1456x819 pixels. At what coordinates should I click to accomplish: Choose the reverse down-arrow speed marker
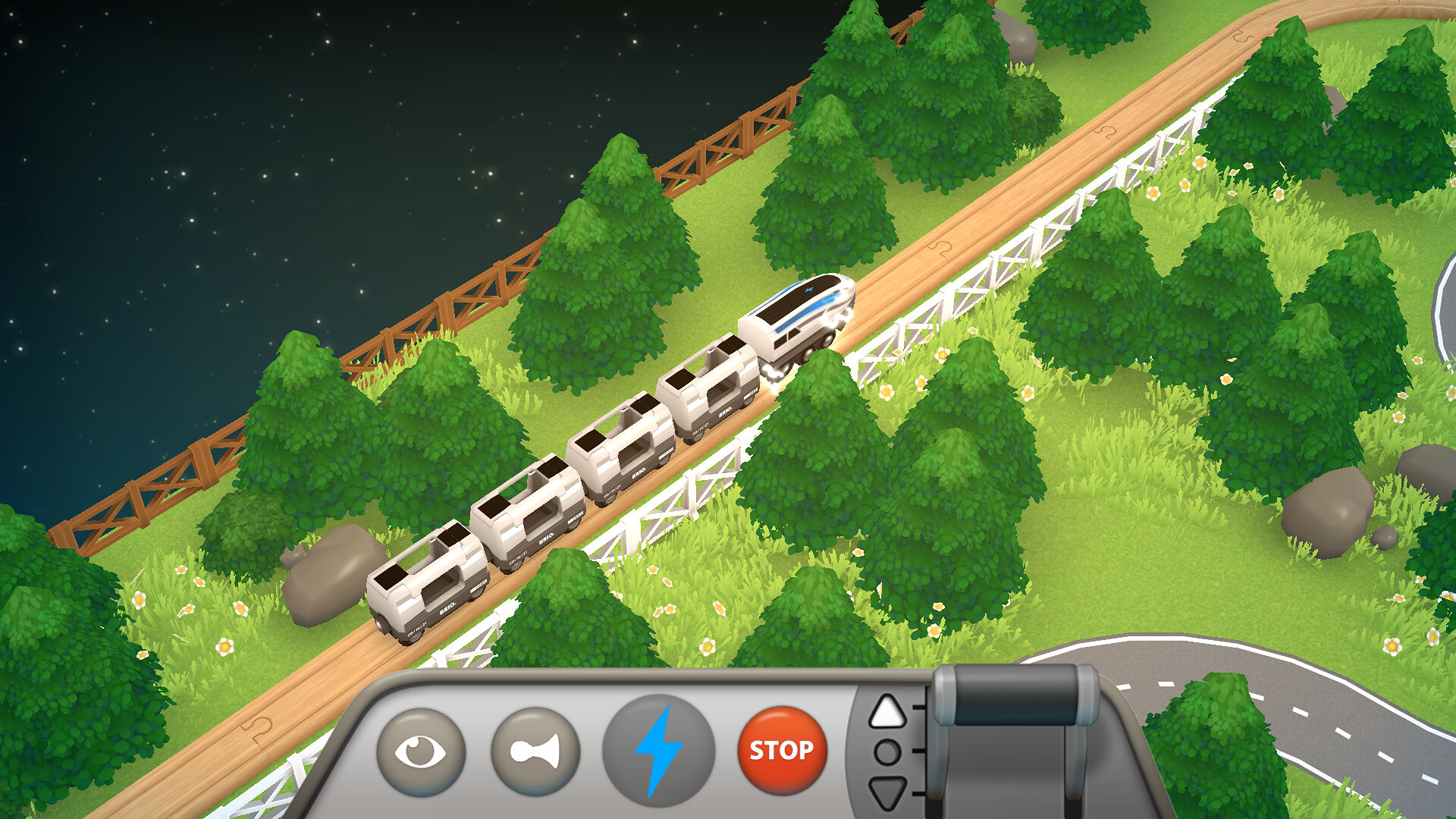click(886, 792)
